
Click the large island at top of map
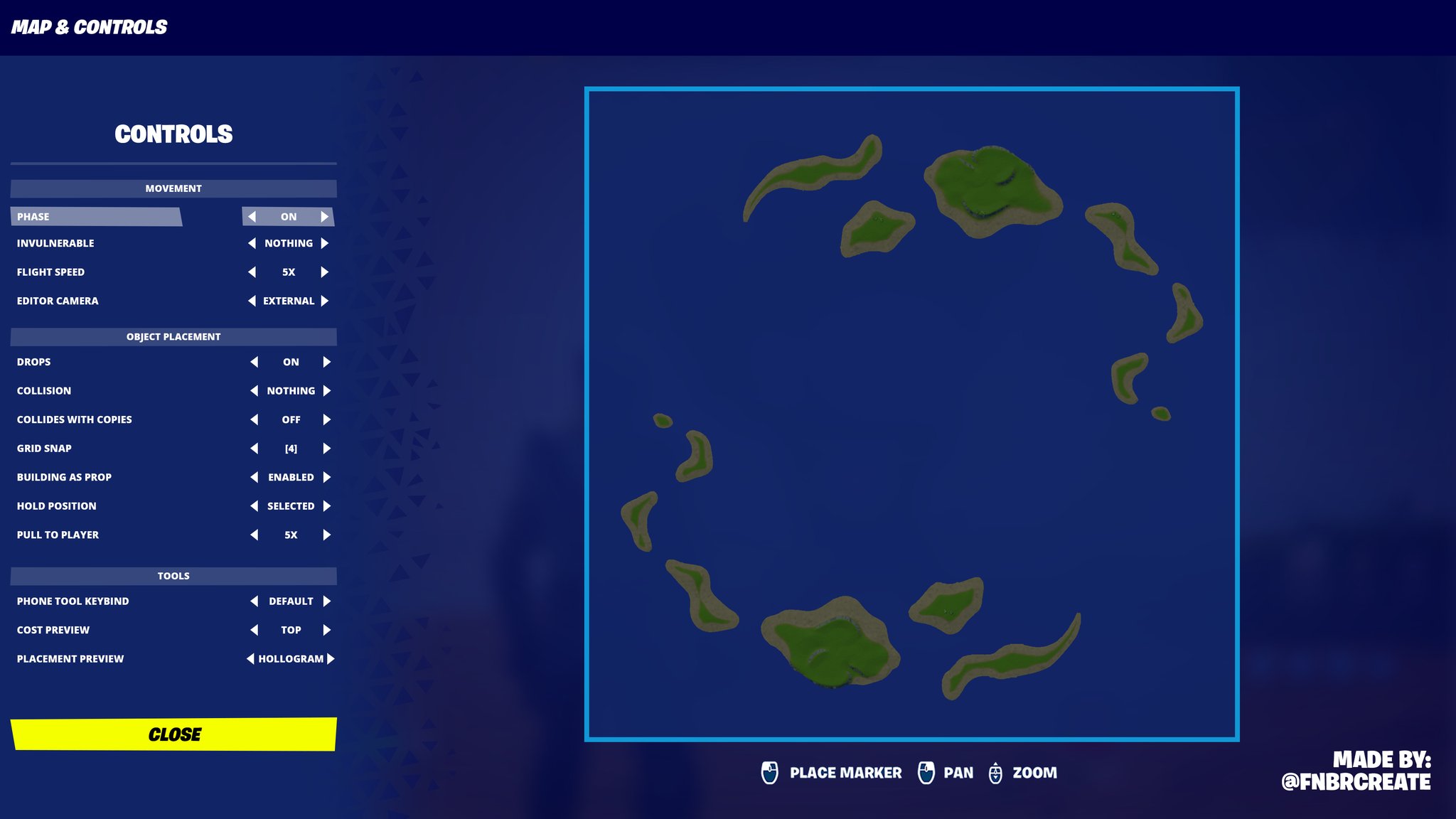coord(988,185)
